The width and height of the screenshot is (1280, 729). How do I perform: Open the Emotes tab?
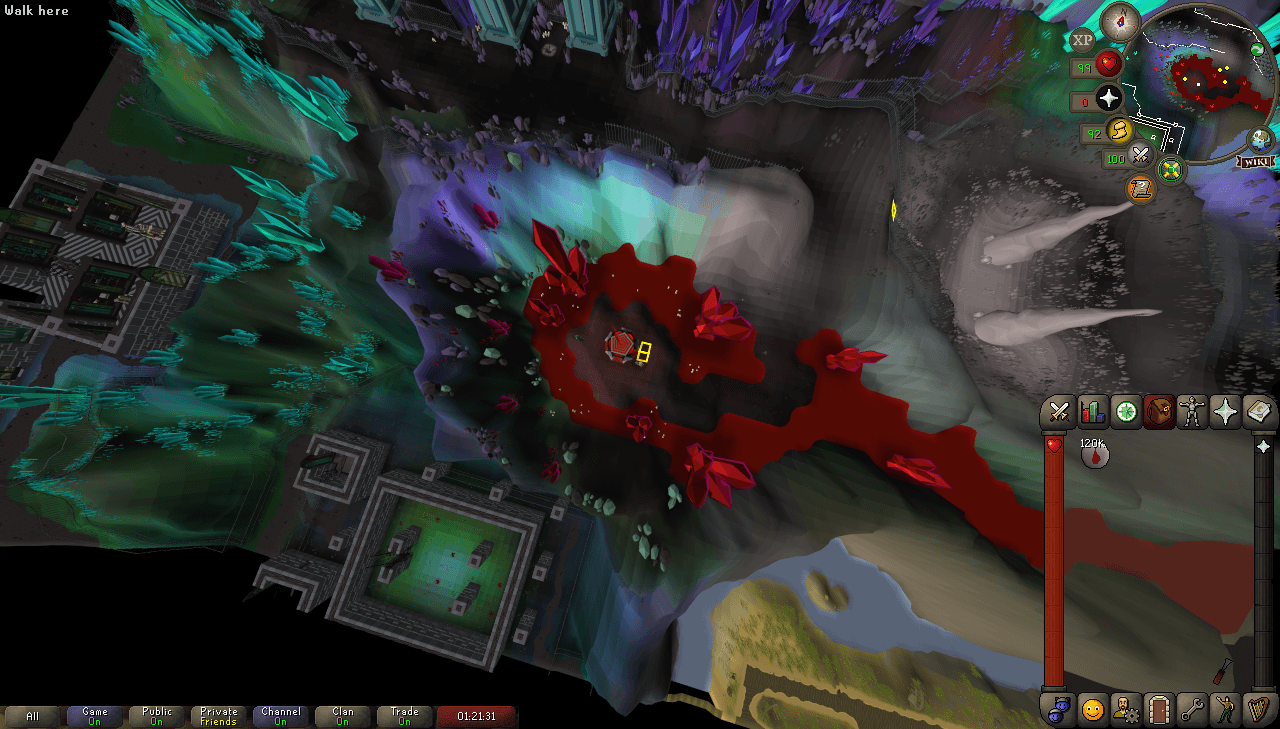tap(1227, 709)
